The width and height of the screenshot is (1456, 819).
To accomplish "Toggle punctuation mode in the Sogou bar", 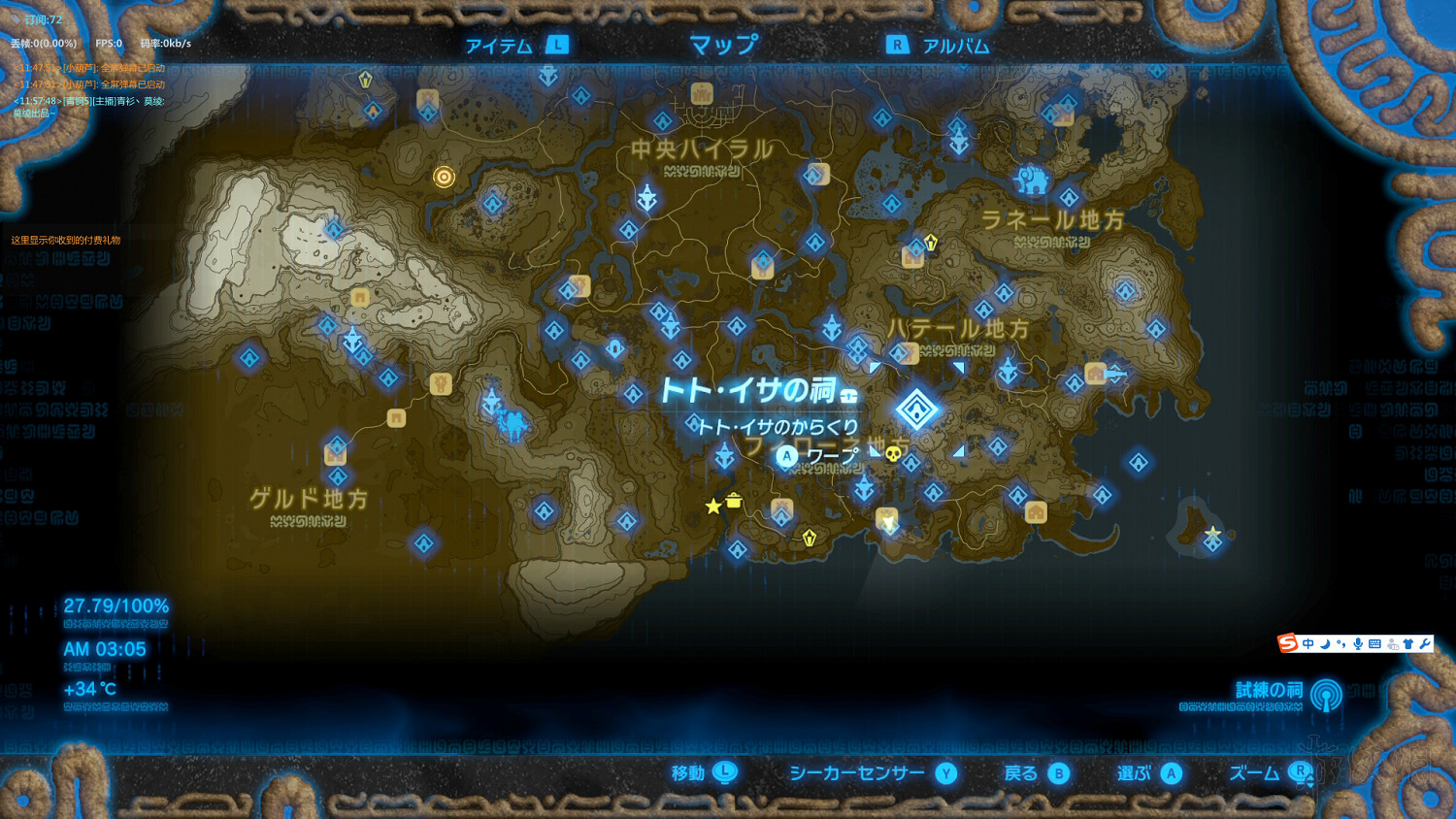I will (1340, 643).
